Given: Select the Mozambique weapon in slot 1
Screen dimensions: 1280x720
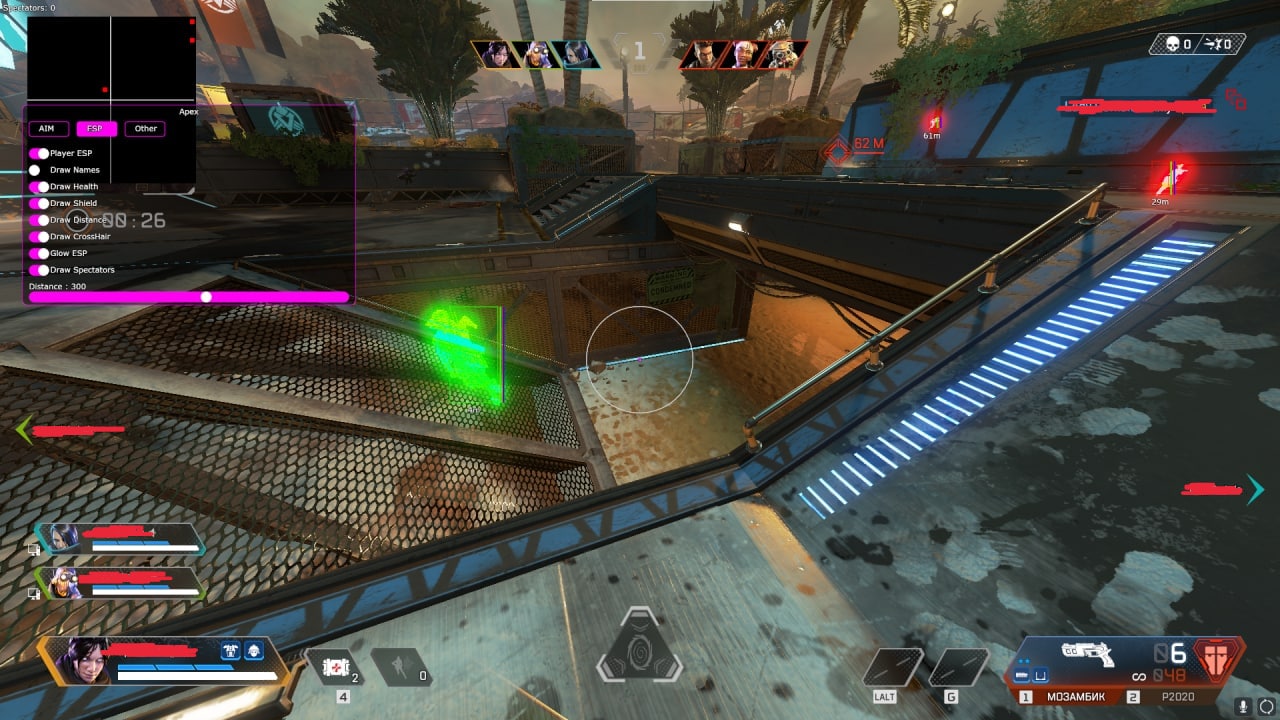Looking at the screenshot, I should (x=1072, y=697).
